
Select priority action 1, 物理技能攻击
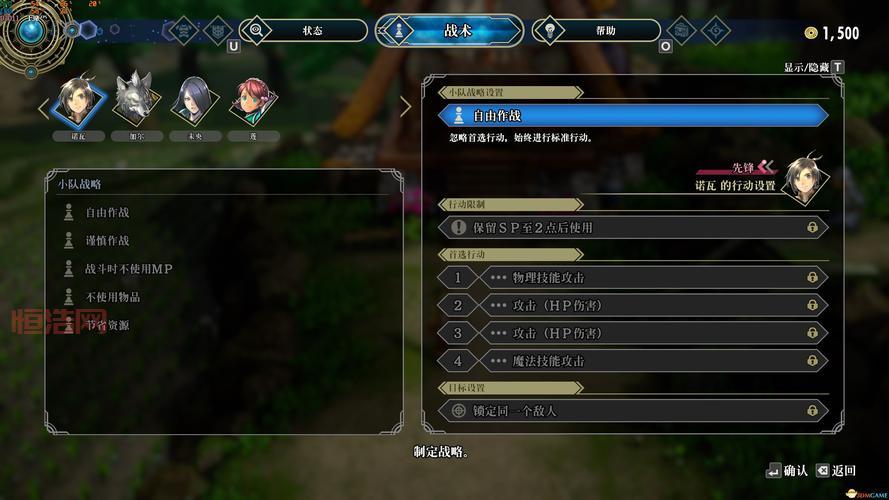click(633, 277)
